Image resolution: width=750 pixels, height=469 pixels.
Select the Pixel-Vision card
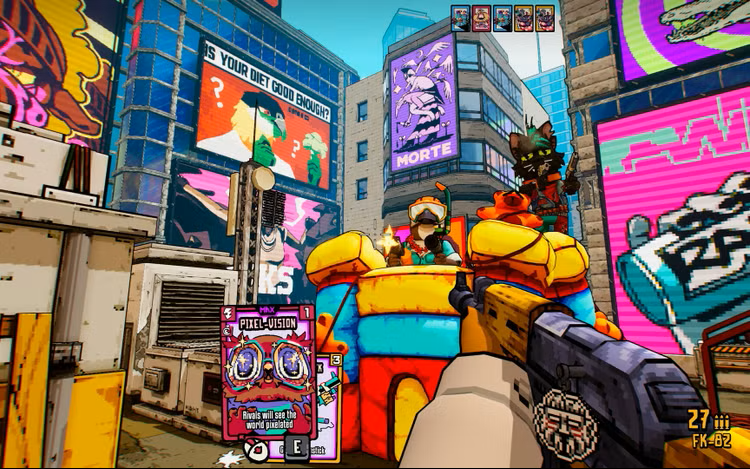point(267,375)
